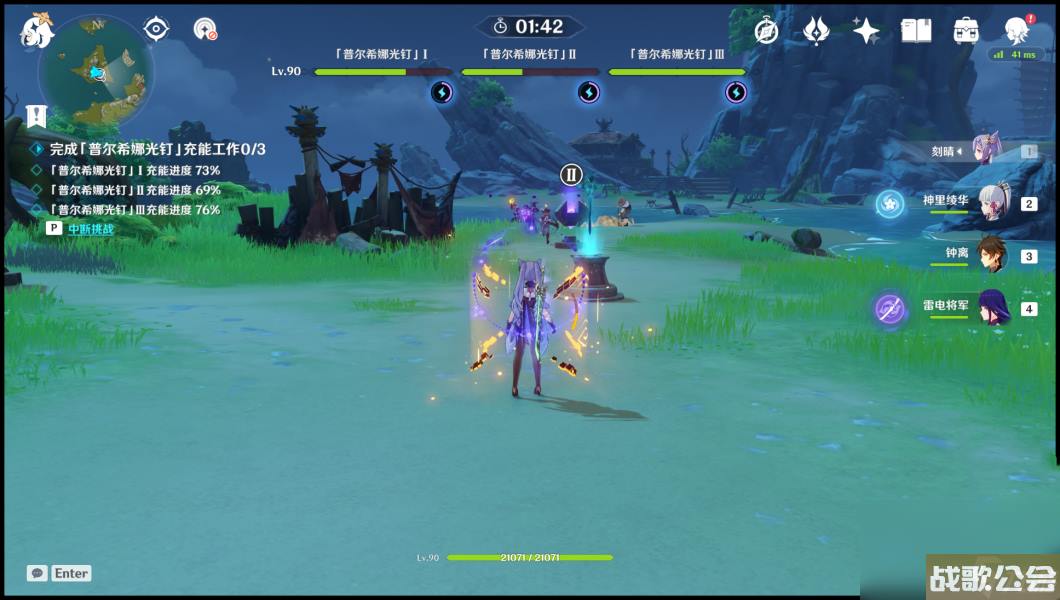The width and height of the screenshot is (1060, 600).
Task: Click the 中断挑战 link to abort the challenge
Action: pos(91,229)
